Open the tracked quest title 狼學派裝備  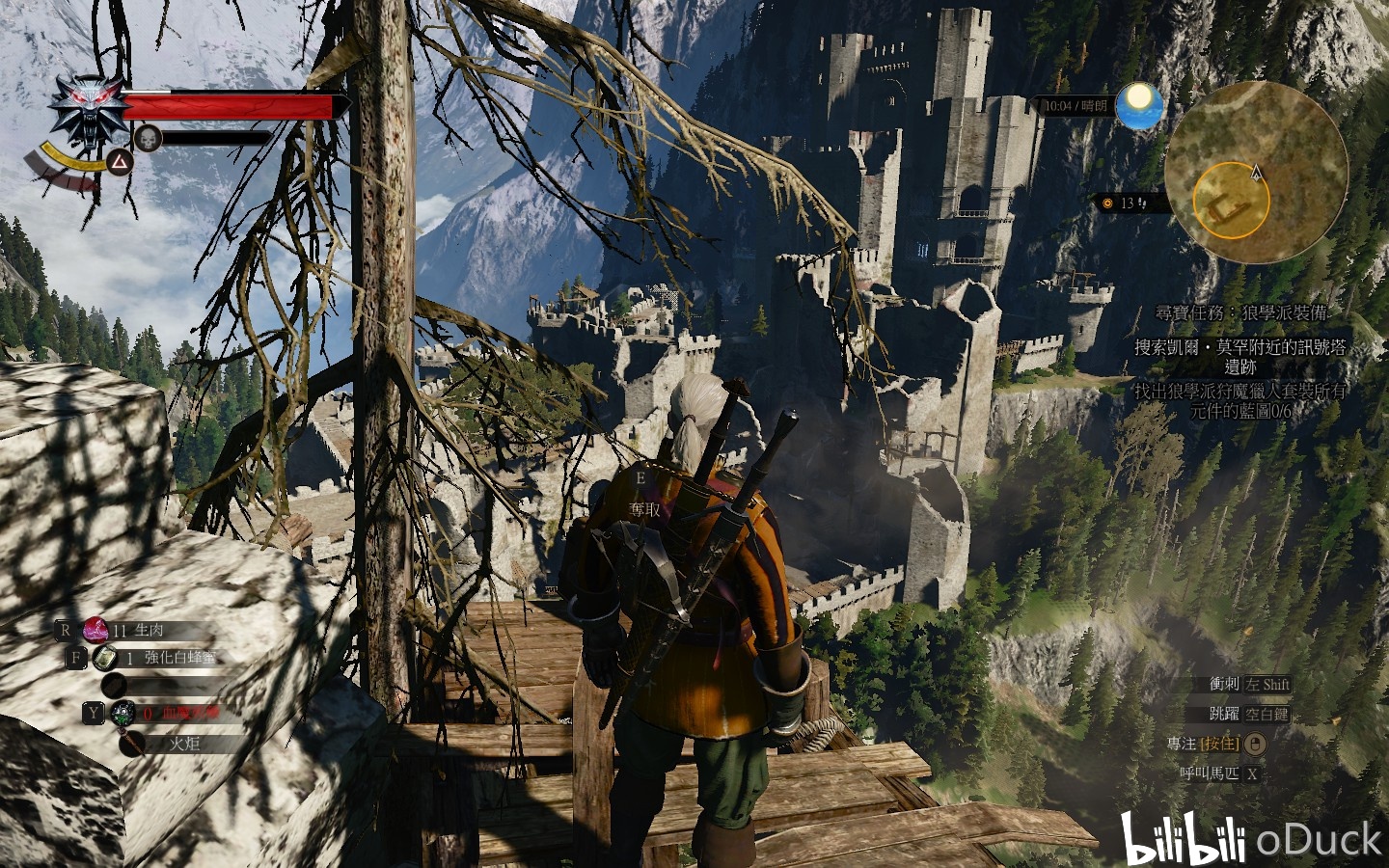(1244, 313)
